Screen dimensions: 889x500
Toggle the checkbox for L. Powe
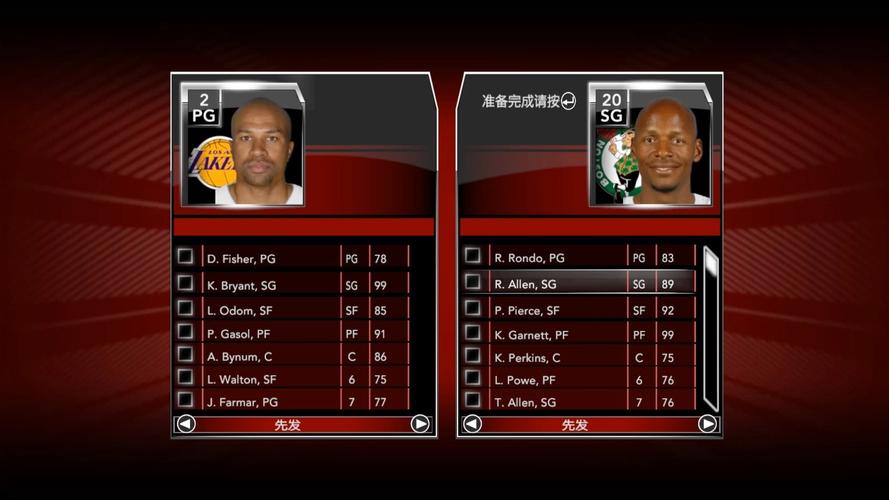pyautogui.click(x=473, y=378)
